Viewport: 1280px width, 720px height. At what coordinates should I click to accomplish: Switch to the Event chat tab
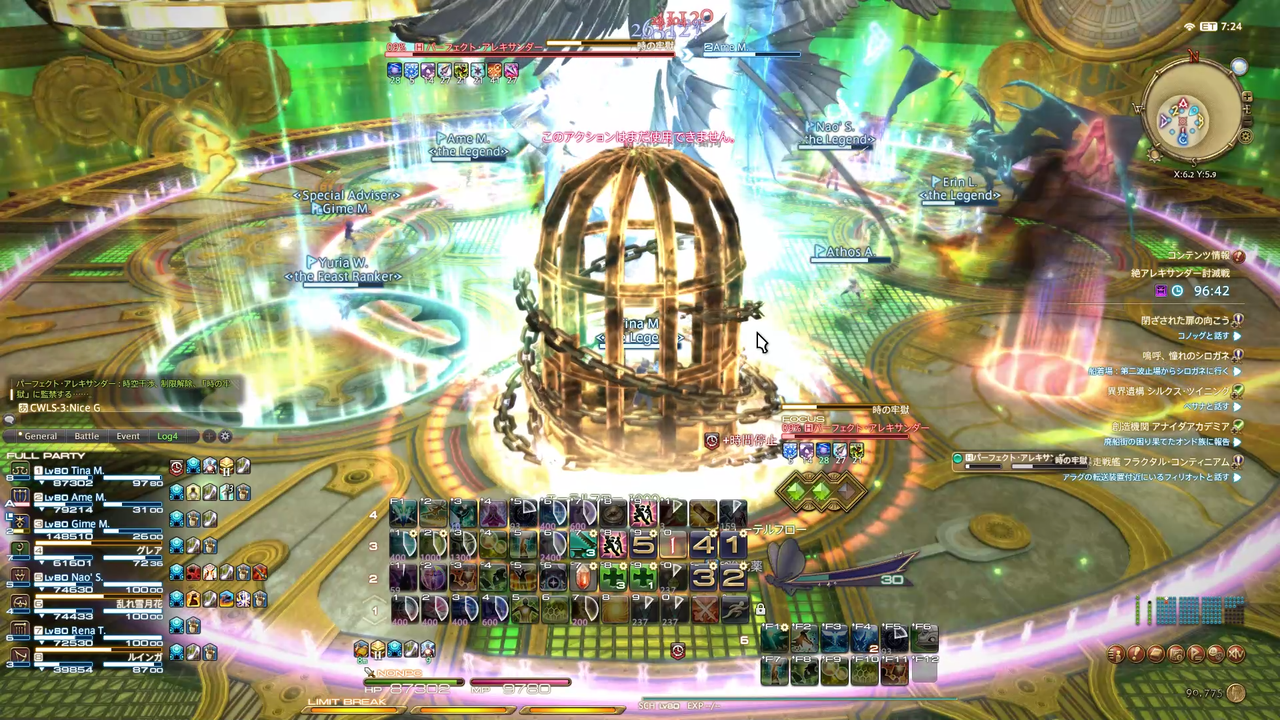(x=127, y=436)
